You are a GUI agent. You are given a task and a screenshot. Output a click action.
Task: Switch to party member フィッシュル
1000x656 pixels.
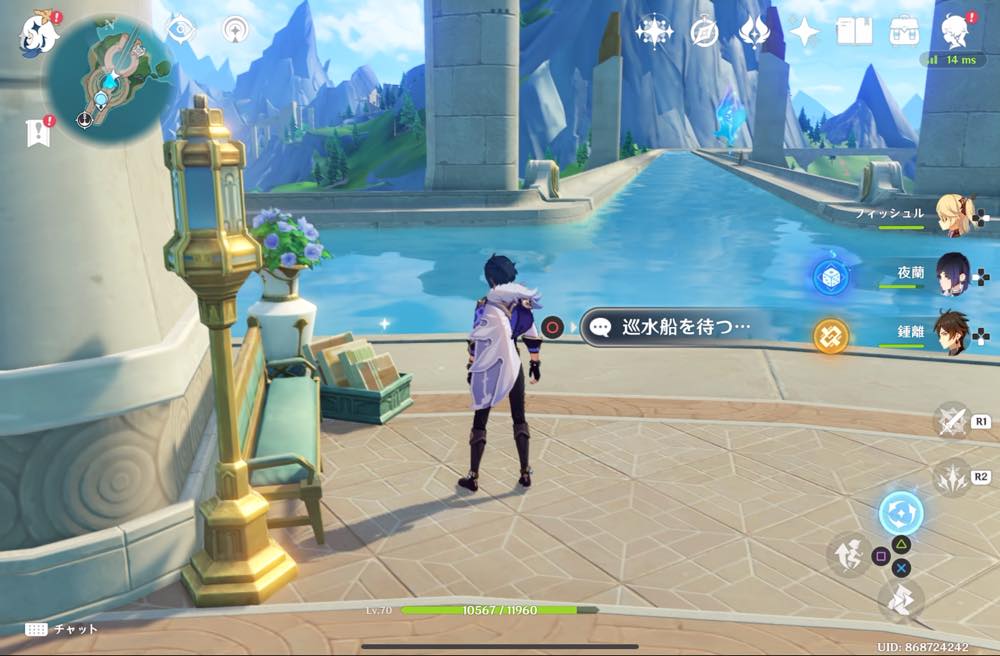(950, 213)
